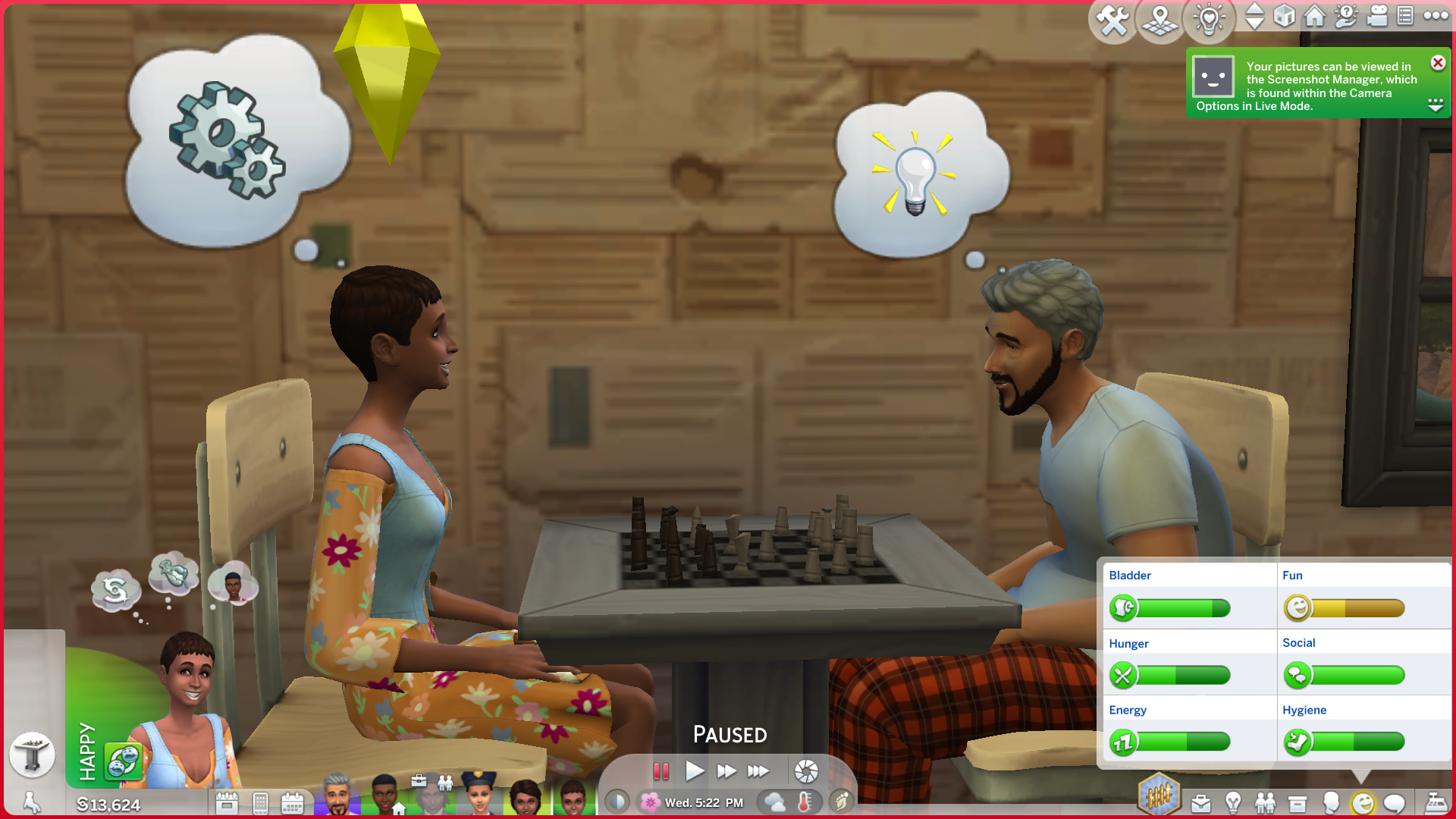Set game speed to ultra speed
Screen dimensions: 1456x819
tap(758, 771)
